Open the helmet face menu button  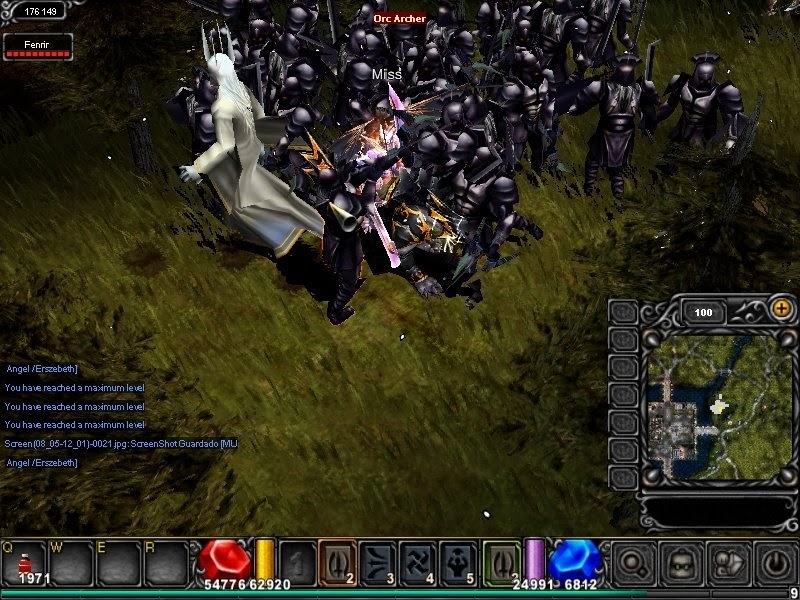click(680, 564)
